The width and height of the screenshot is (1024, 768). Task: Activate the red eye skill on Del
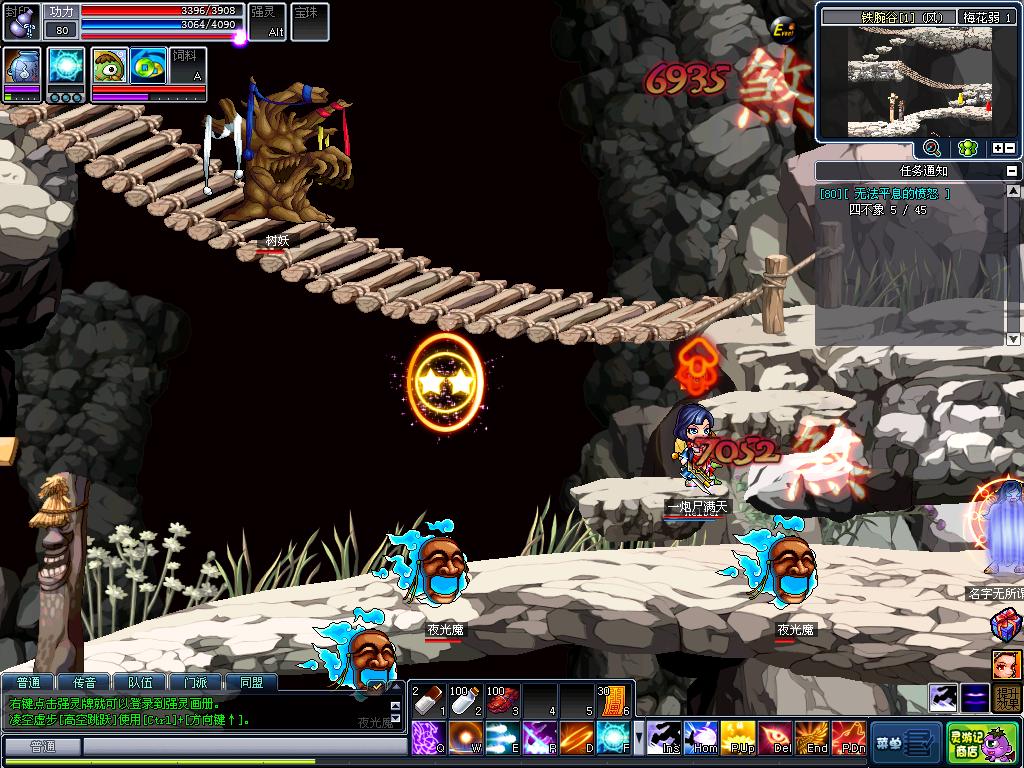(776, 738)
